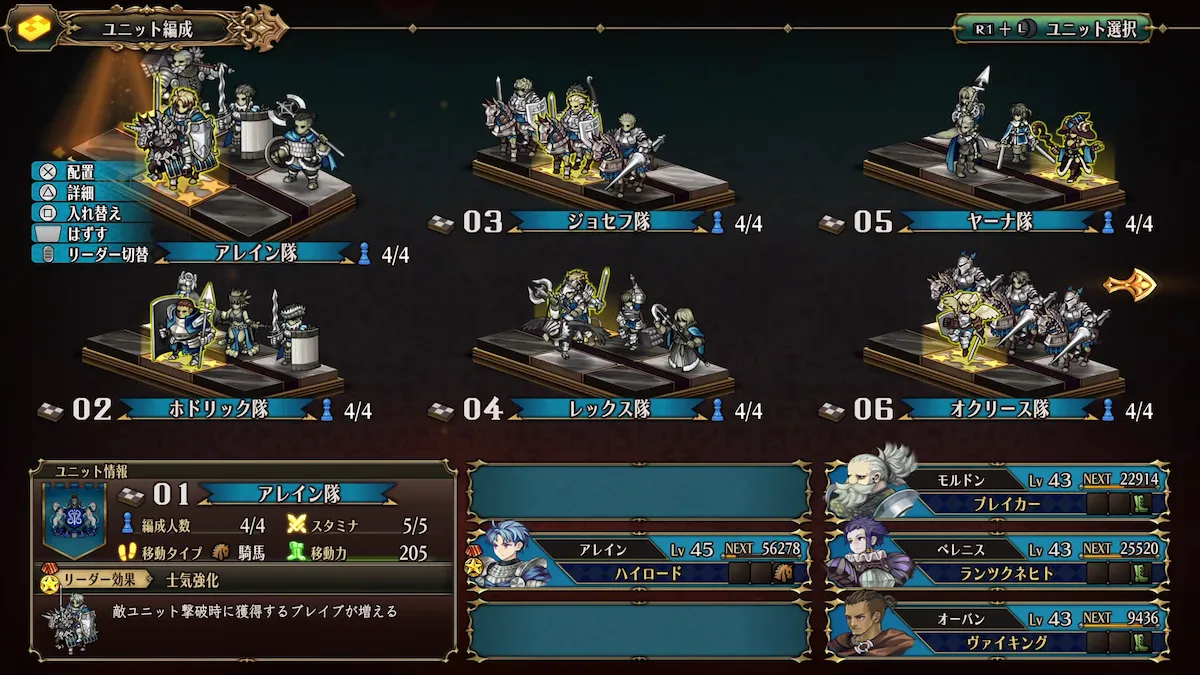The height and width of the screenshot is (675, 1200).
Task: Select the アレイン隊 unit banner
Action: click(x=256, y=254)
